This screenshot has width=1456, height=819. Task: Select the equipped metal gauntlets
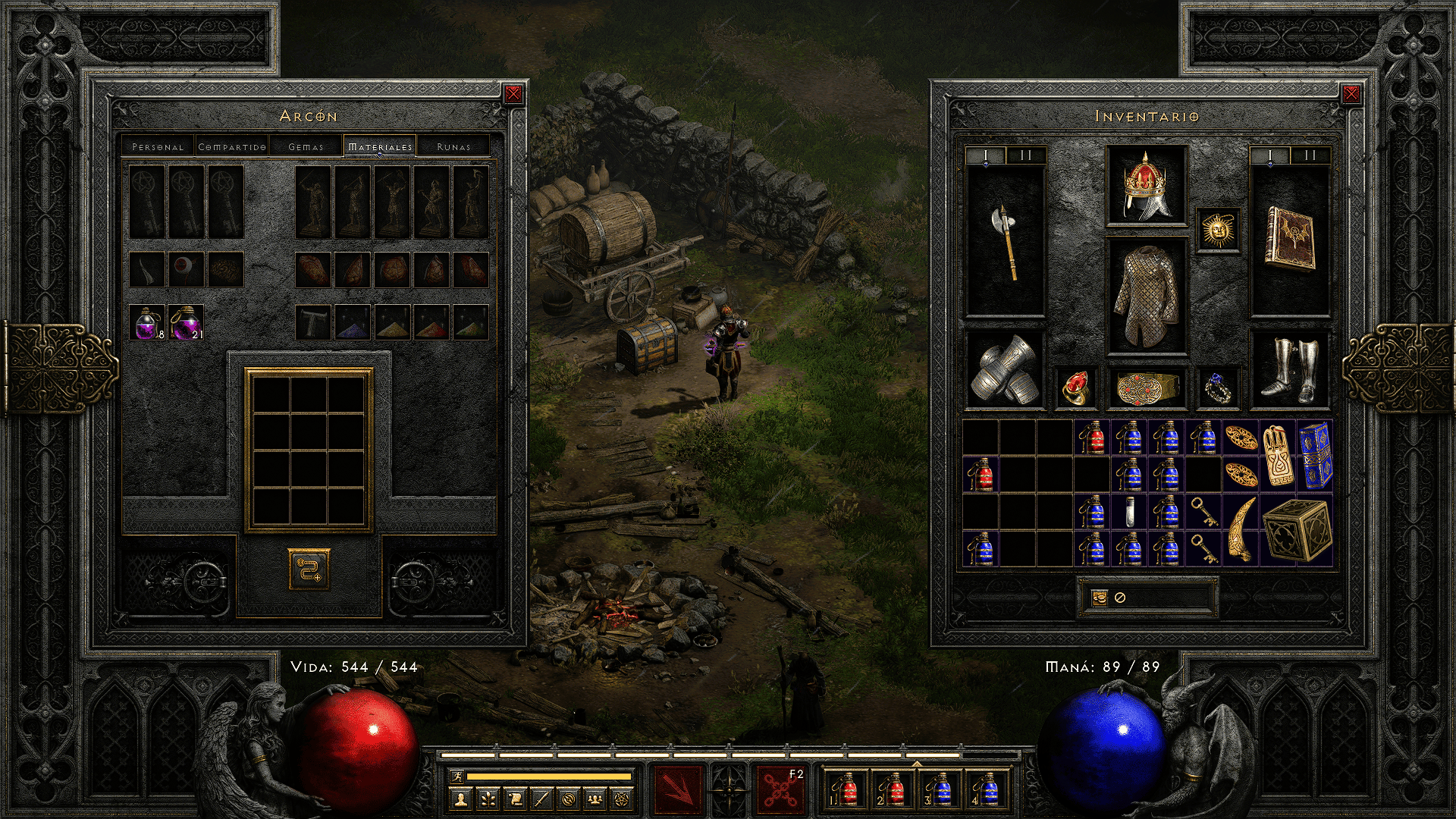(x=1005, y=371)
